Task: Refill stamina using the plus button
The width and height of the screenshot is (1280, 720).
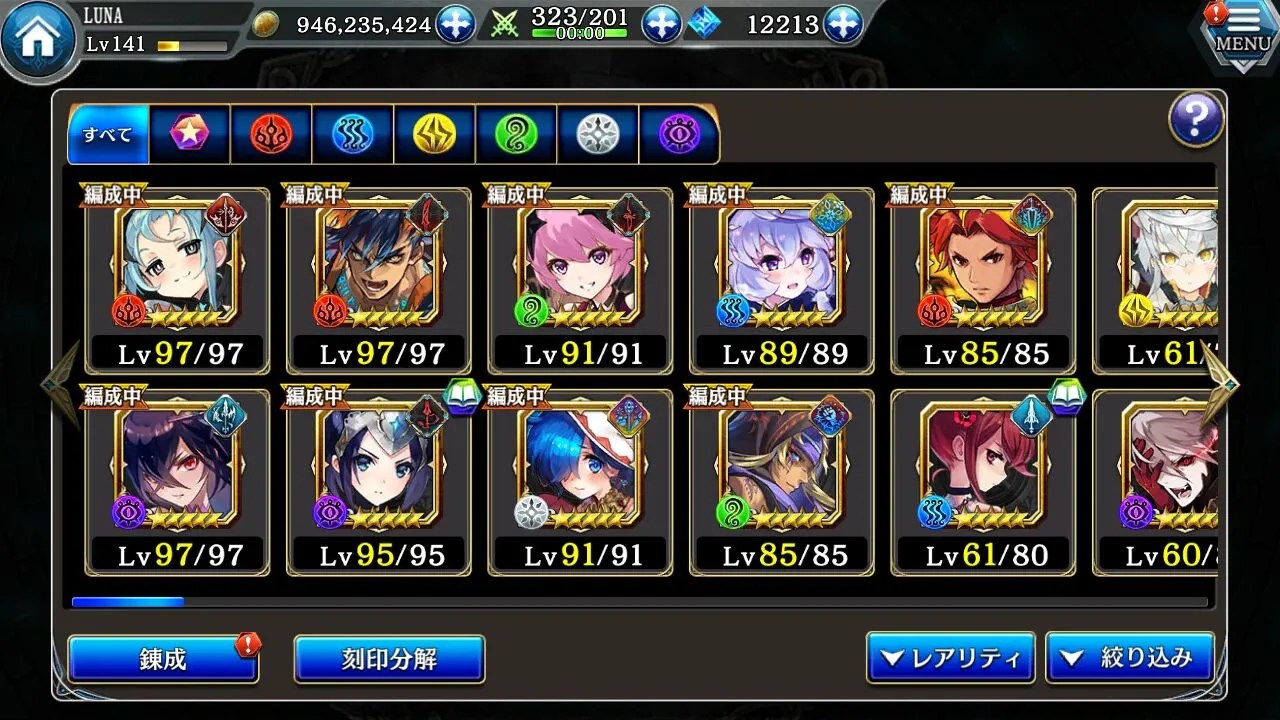Action: click(x=661, y=24)
